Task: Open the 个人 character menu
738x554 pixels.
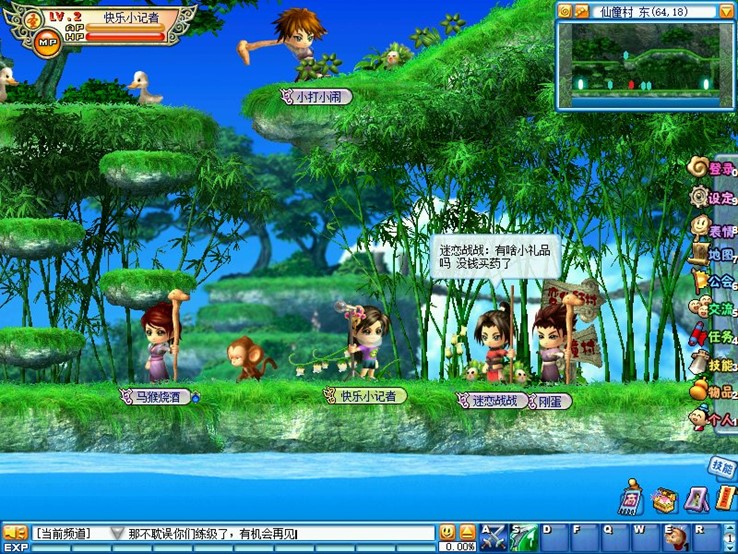Action: [x=714, y=420]
